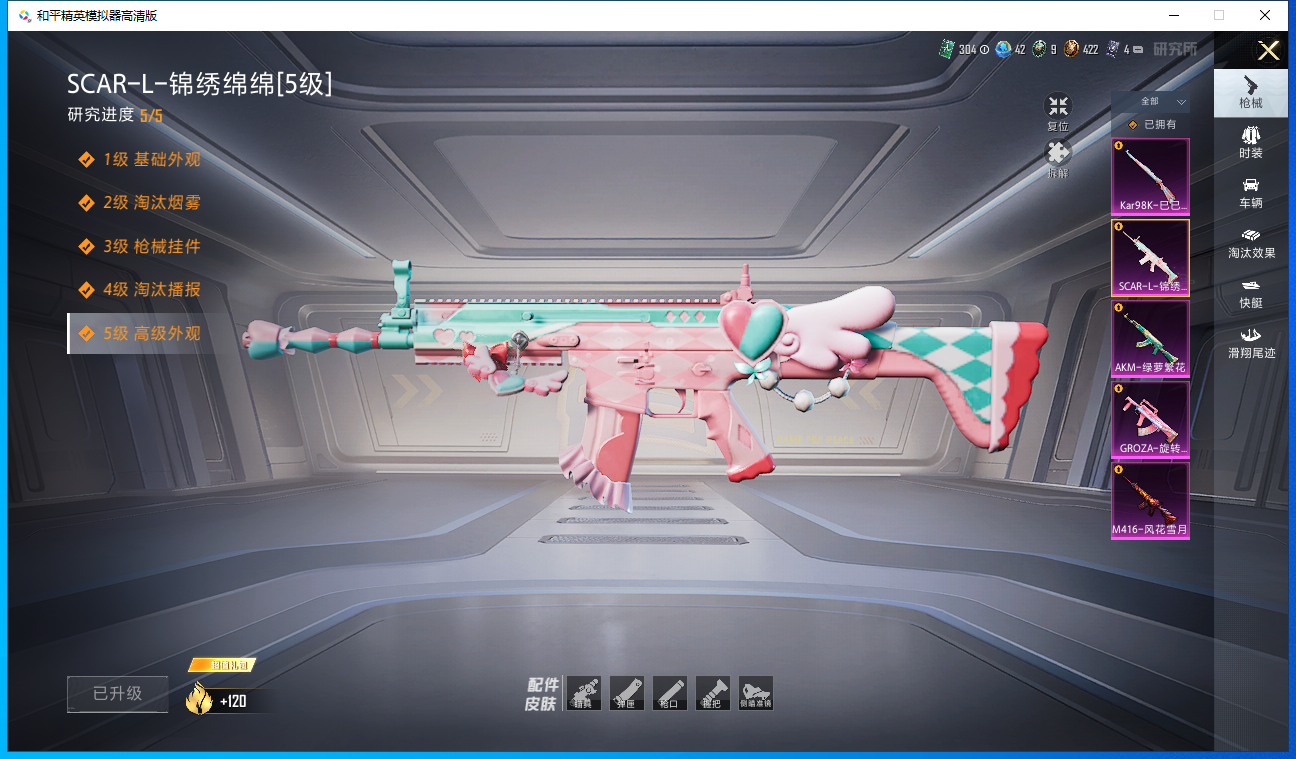Switch to the 车辆 vehicle tab

coord(1251,193)
